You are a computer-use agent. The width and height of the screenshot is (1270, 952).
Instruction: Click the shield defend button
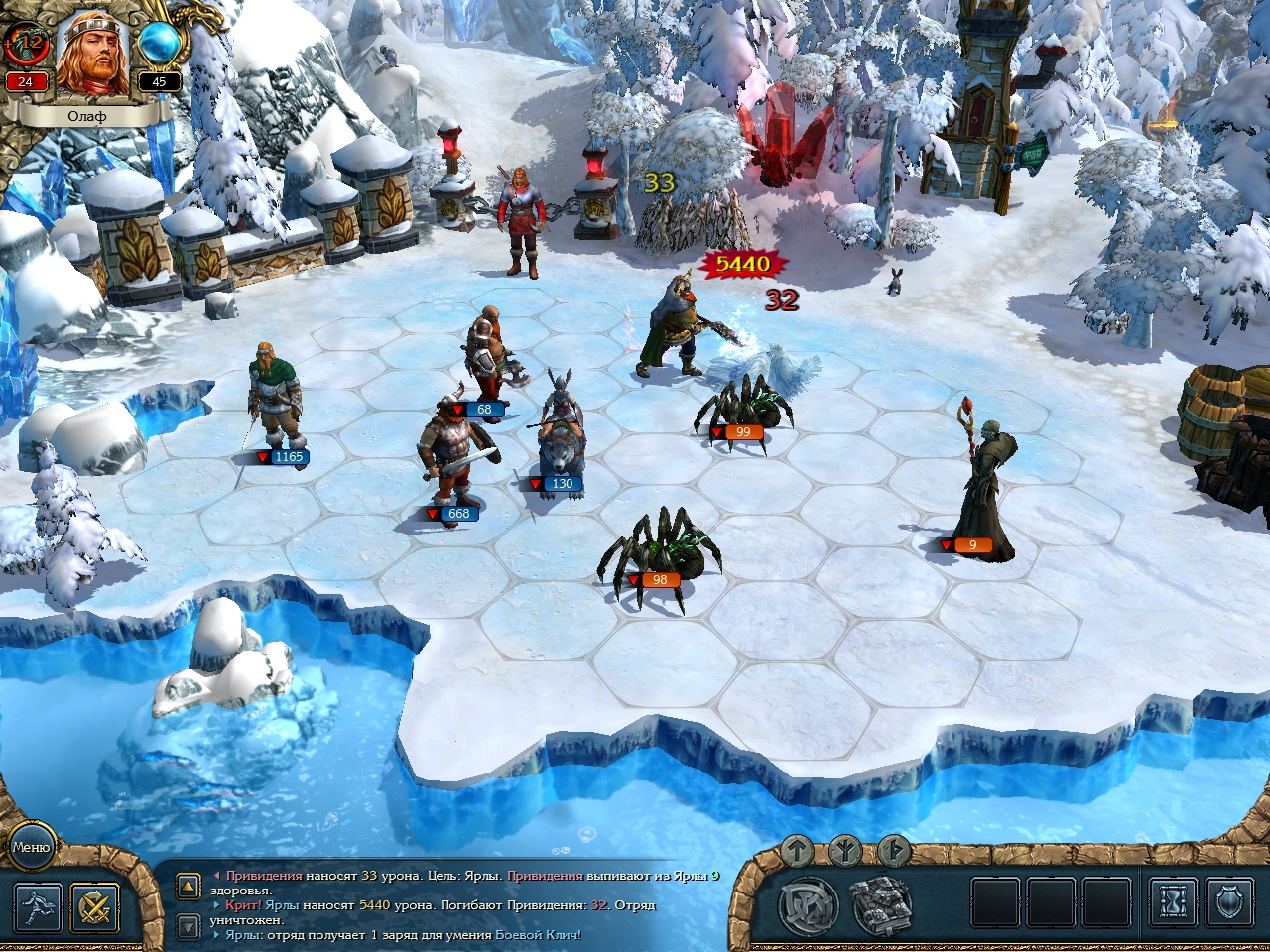[x=1229, y=903]
